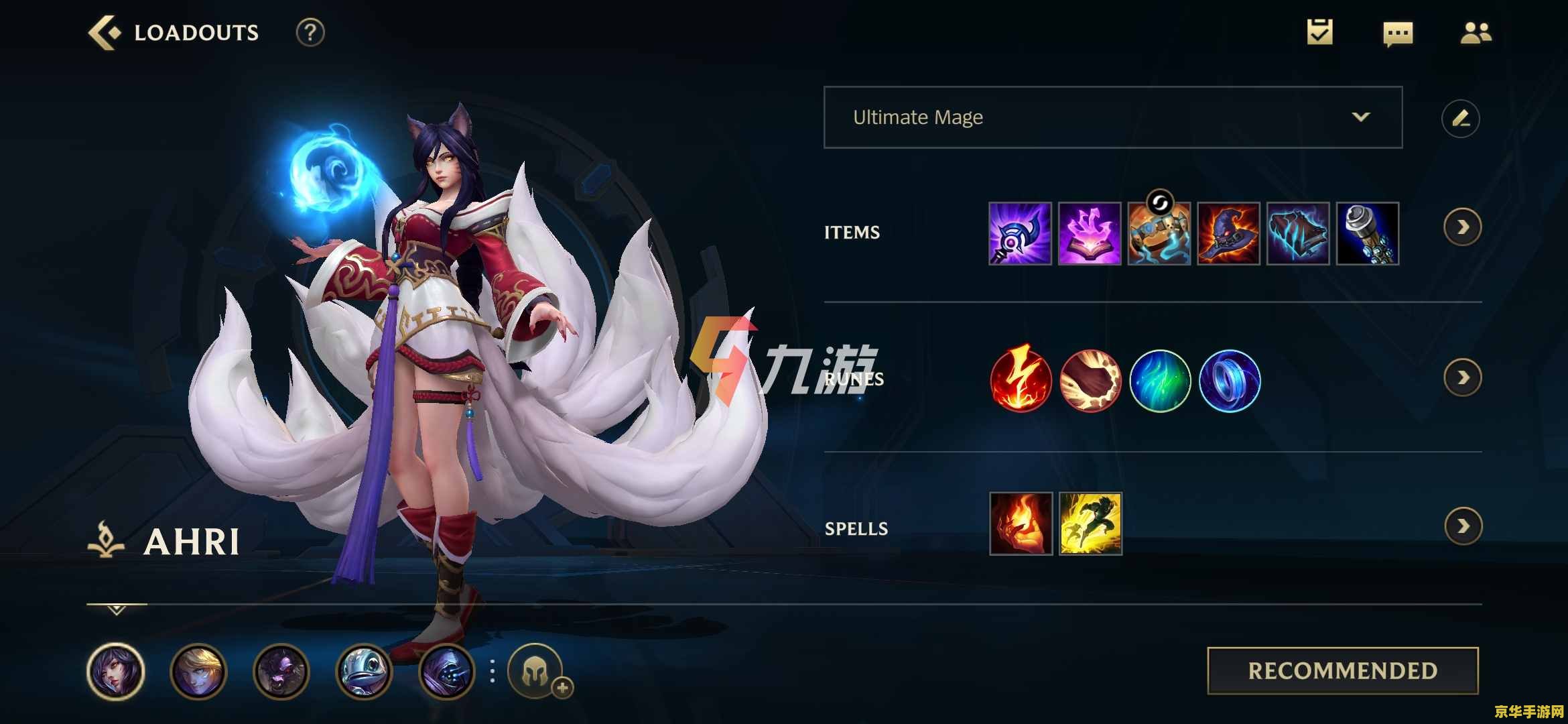Open the Runes arrow button
This screenshot has width=1568, height=724.
pos(1462,377)
